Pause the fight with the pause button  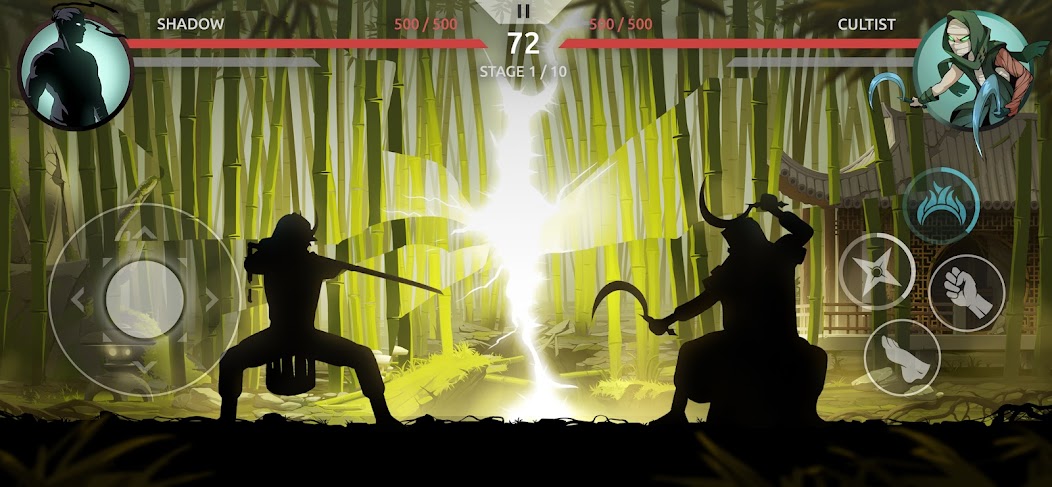click(523, 12)
